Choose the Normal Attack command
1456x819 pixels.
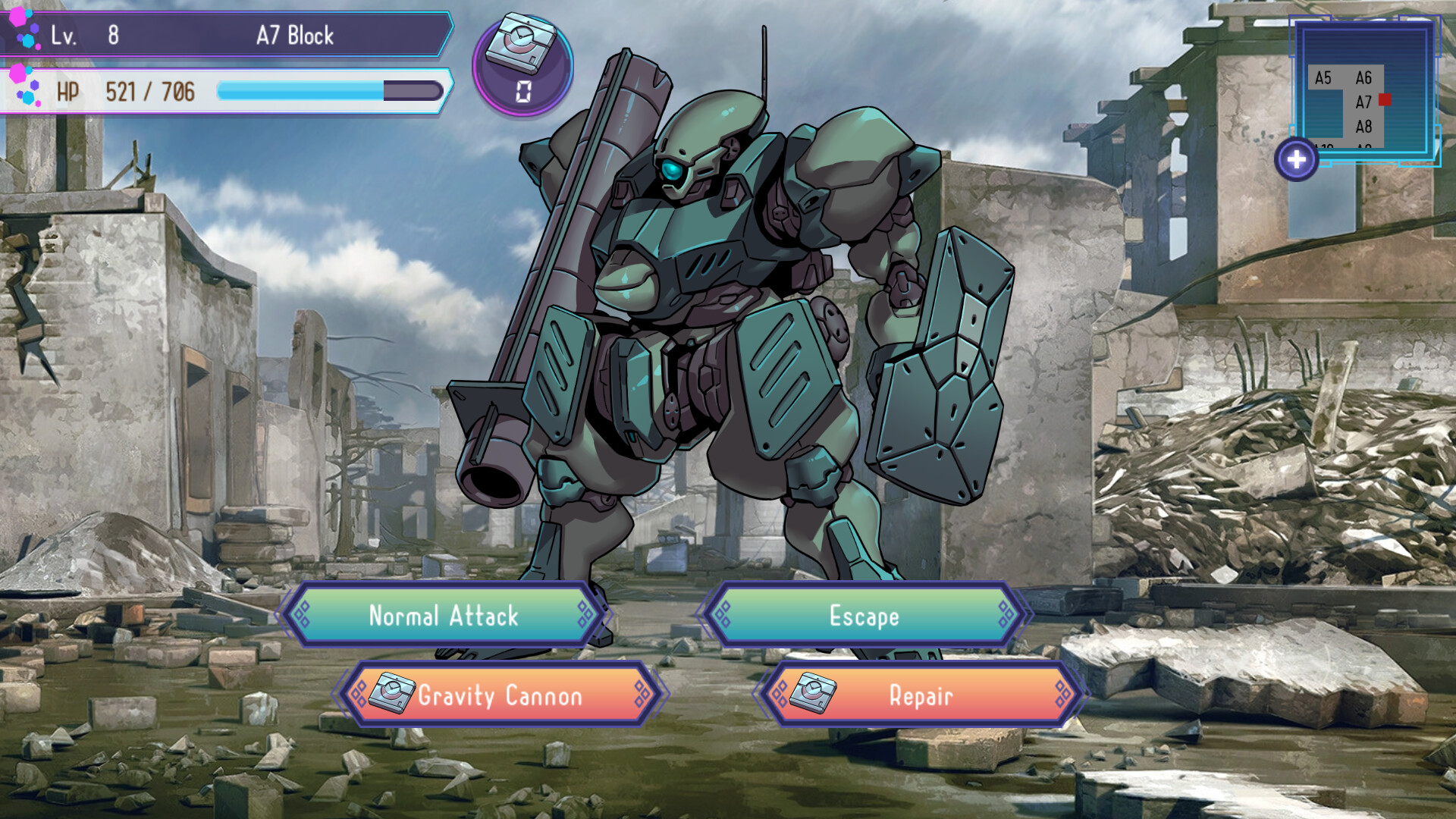point(444,617)
